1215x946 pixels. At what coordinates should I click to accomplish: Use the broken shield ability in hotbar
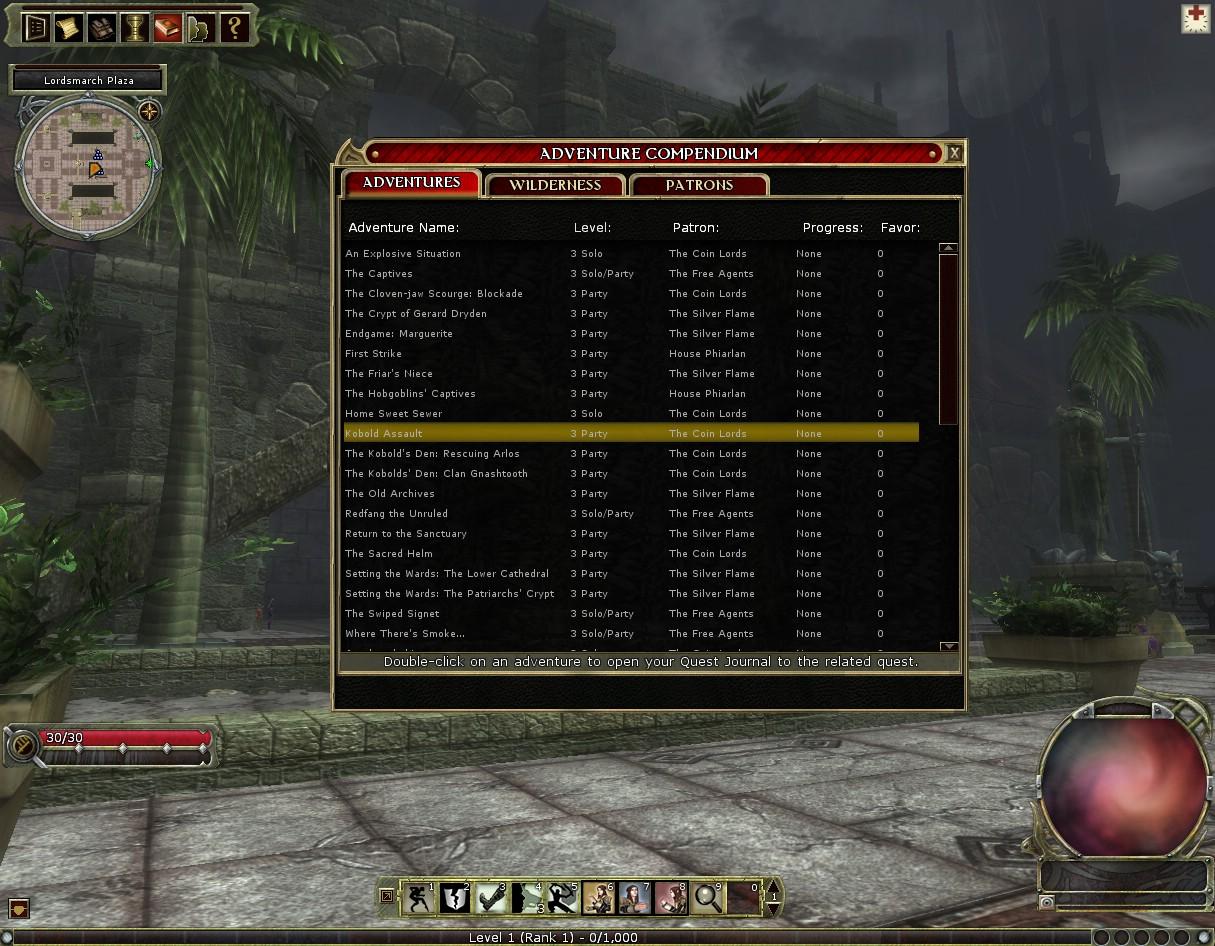click(x=454, y=897)
